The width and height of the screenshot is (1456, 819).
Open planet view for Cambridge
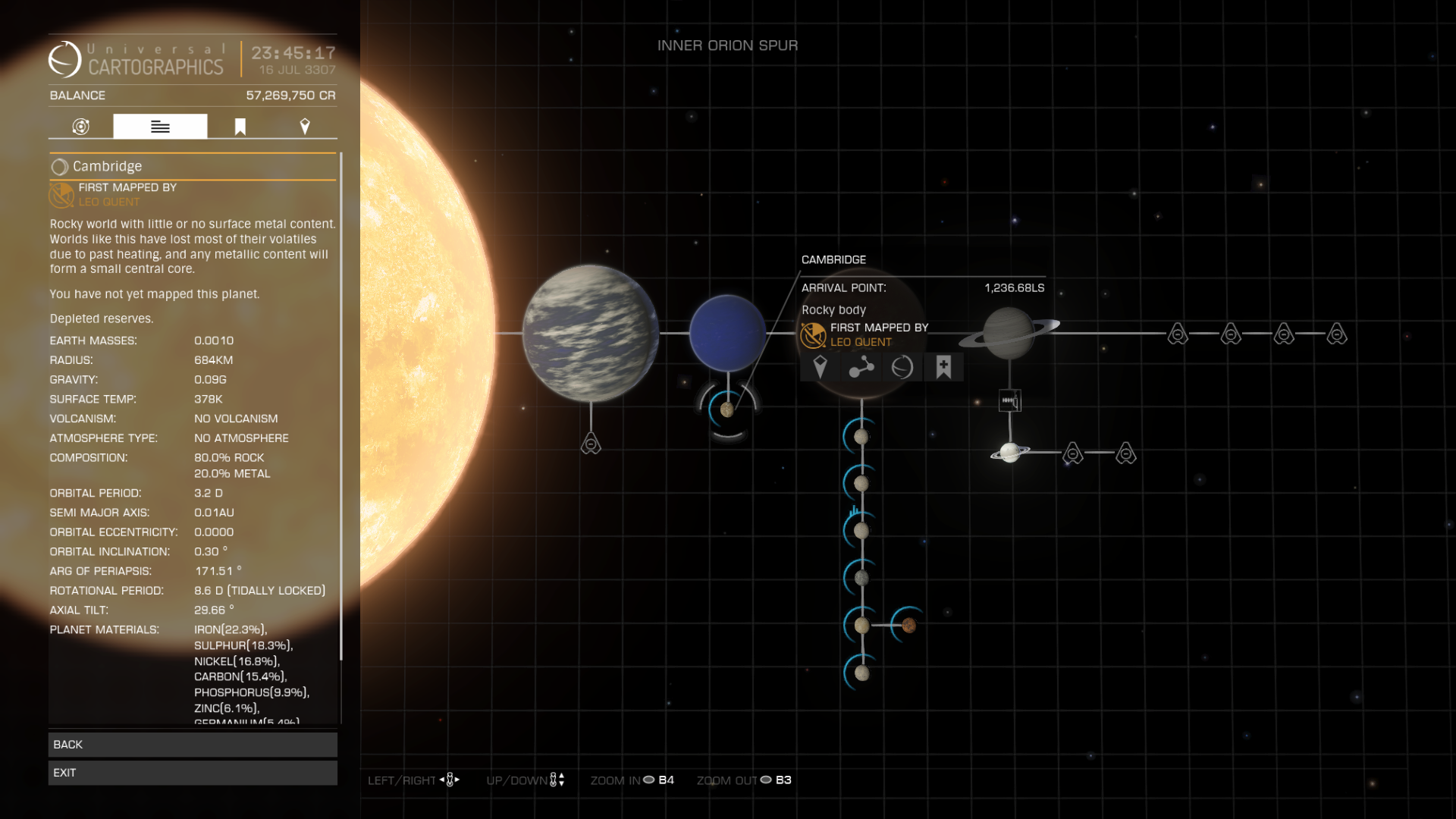click(x=902, y=368)
